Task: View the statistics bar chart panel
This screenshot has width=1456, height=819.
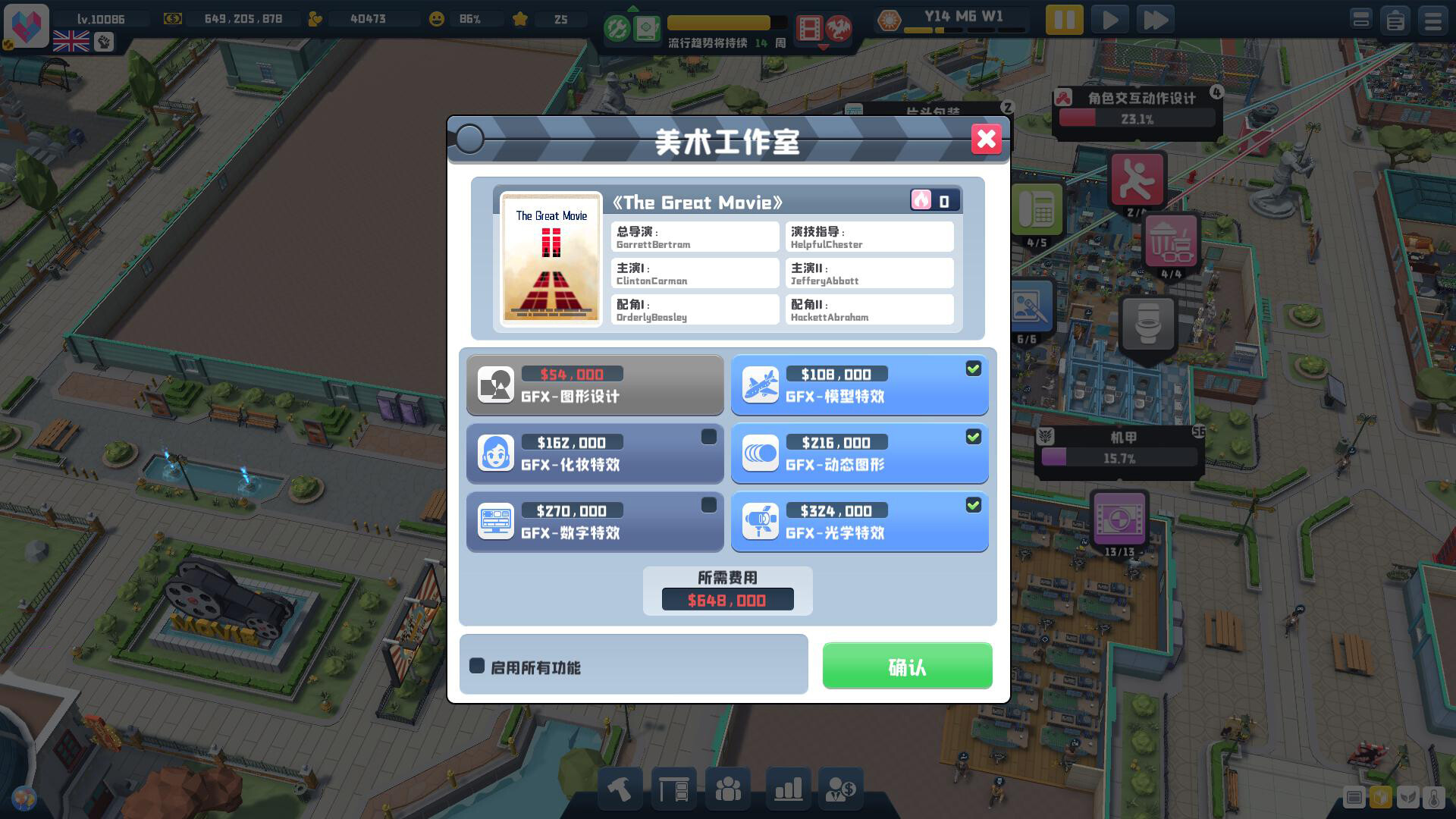Action: tap(787, 789)
